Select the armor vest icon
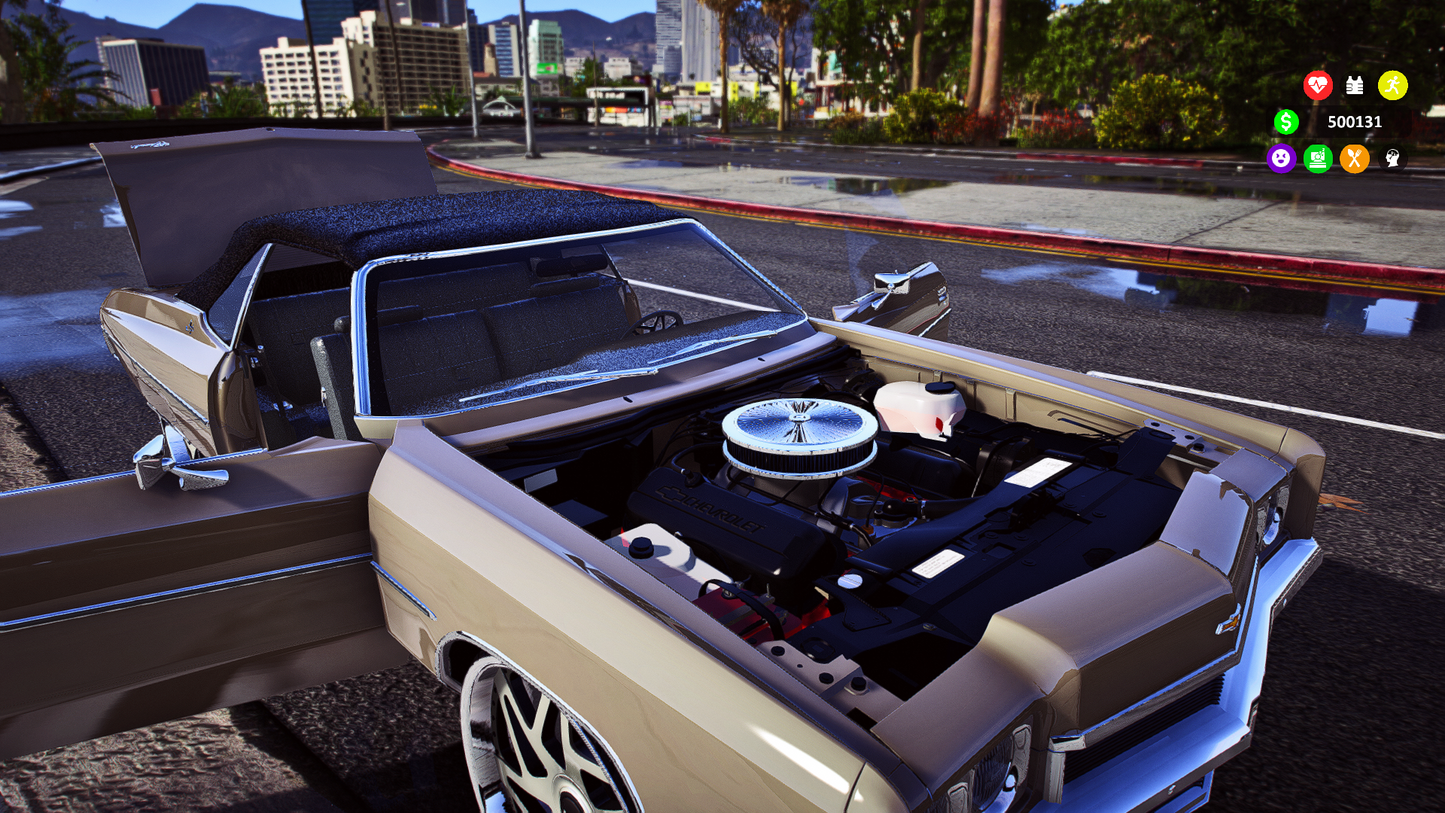Viewport: 1445px width, 813px height. 1356,86
